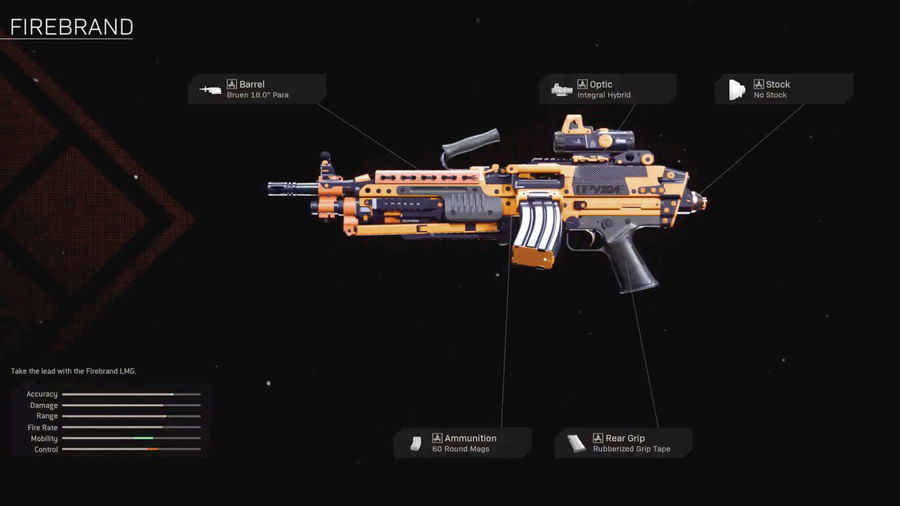Open the Optic Integral Hybrid slot
Viewport: 900px width, 506px height.
[x=607, y=89]
